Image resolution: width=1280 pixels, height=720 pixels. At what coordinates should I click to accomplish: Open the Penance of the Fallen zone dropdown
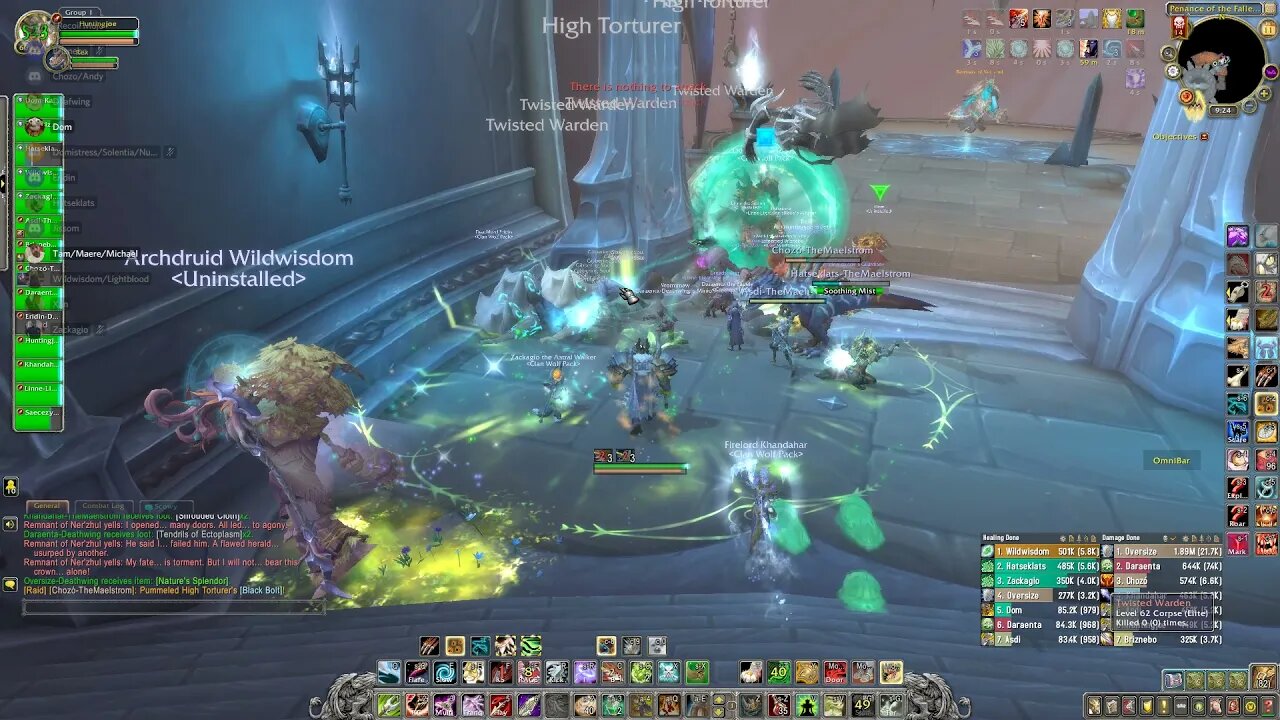point(1214,8)
